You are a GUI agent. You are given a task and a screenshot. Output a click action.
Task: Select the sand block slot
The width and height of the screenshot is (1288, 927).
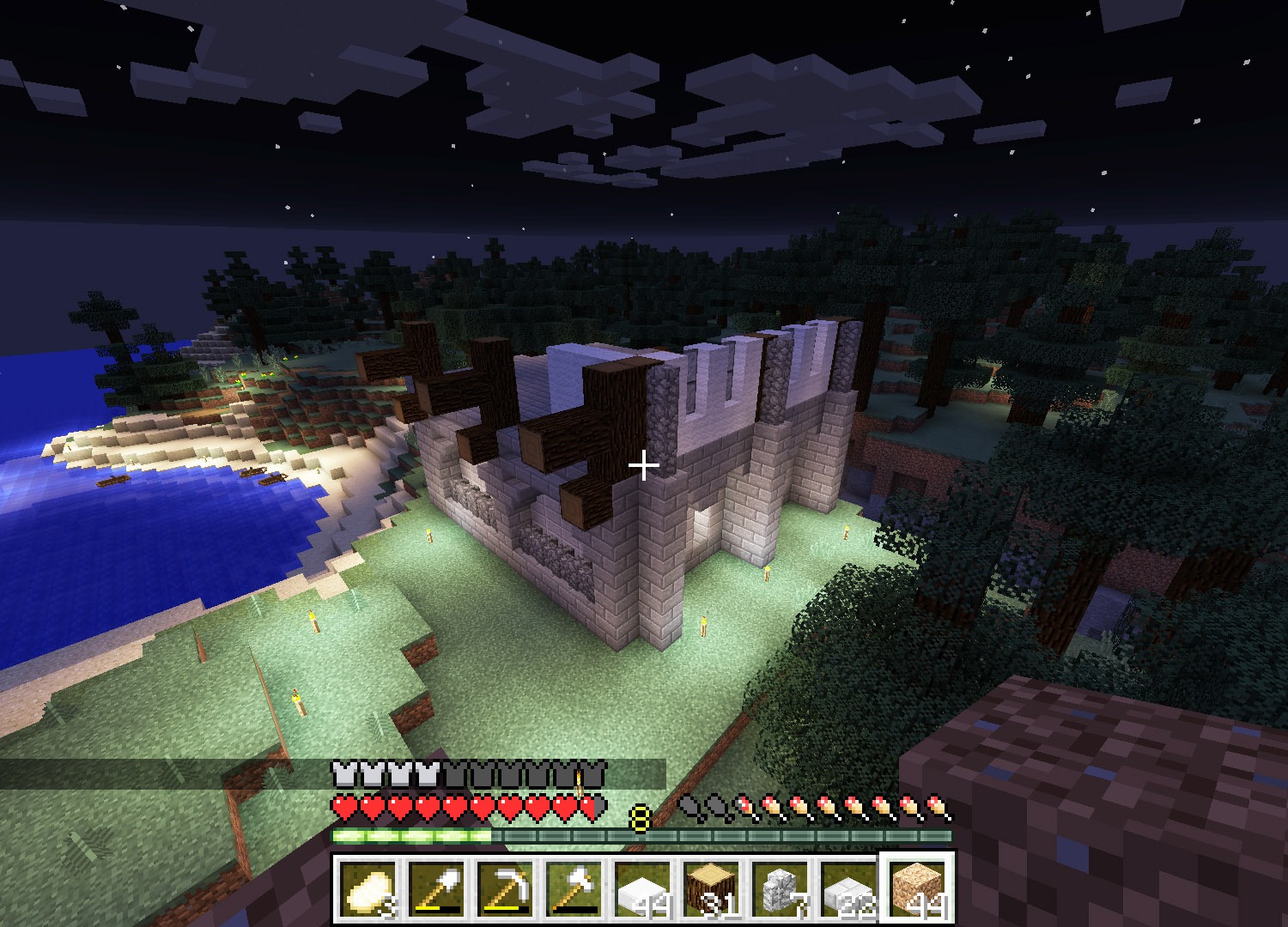click(917, 888)
